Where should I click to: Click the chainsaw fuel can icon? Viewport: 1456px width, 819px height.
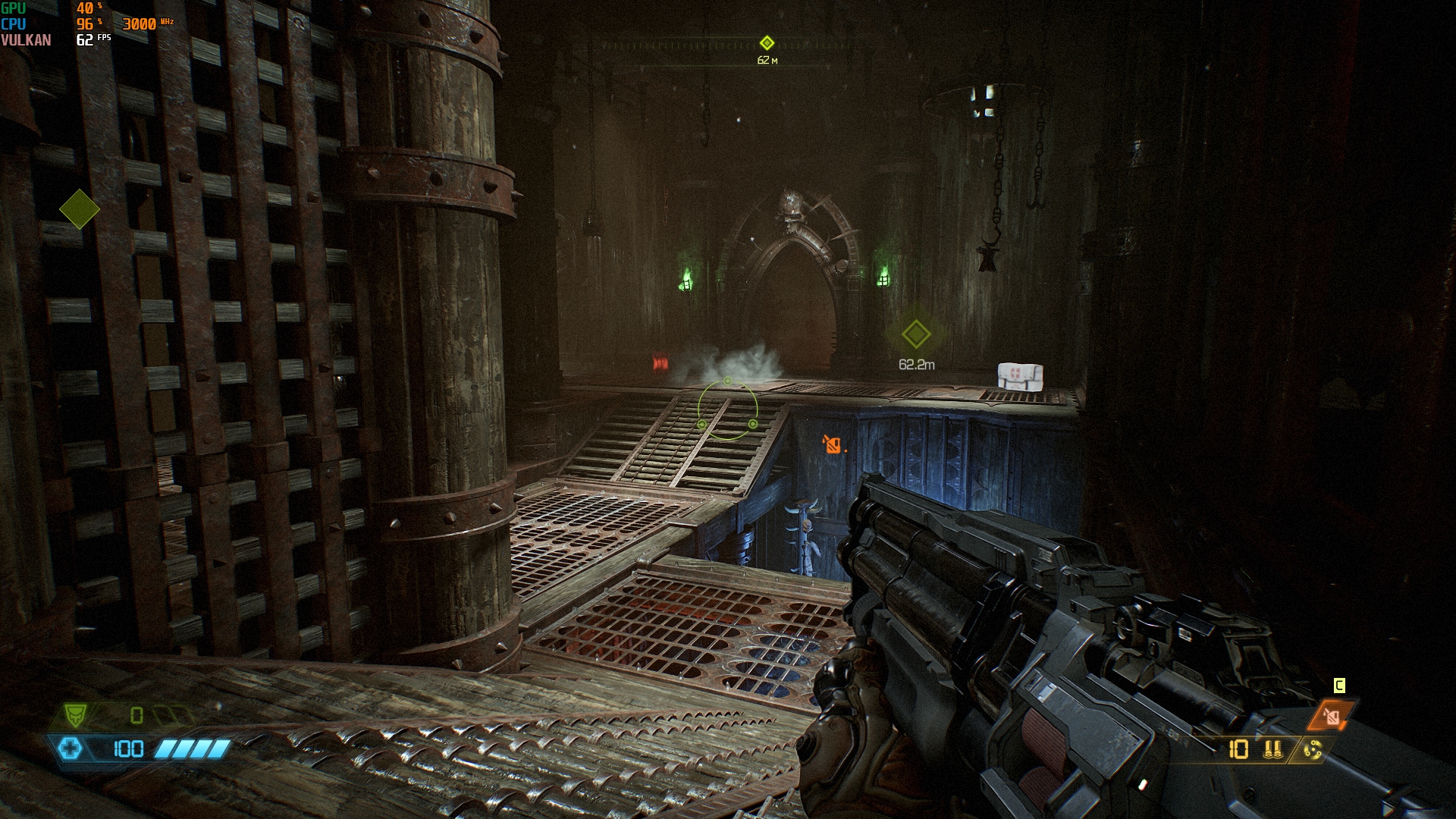pyautogui.click(x=1332, y=715)
